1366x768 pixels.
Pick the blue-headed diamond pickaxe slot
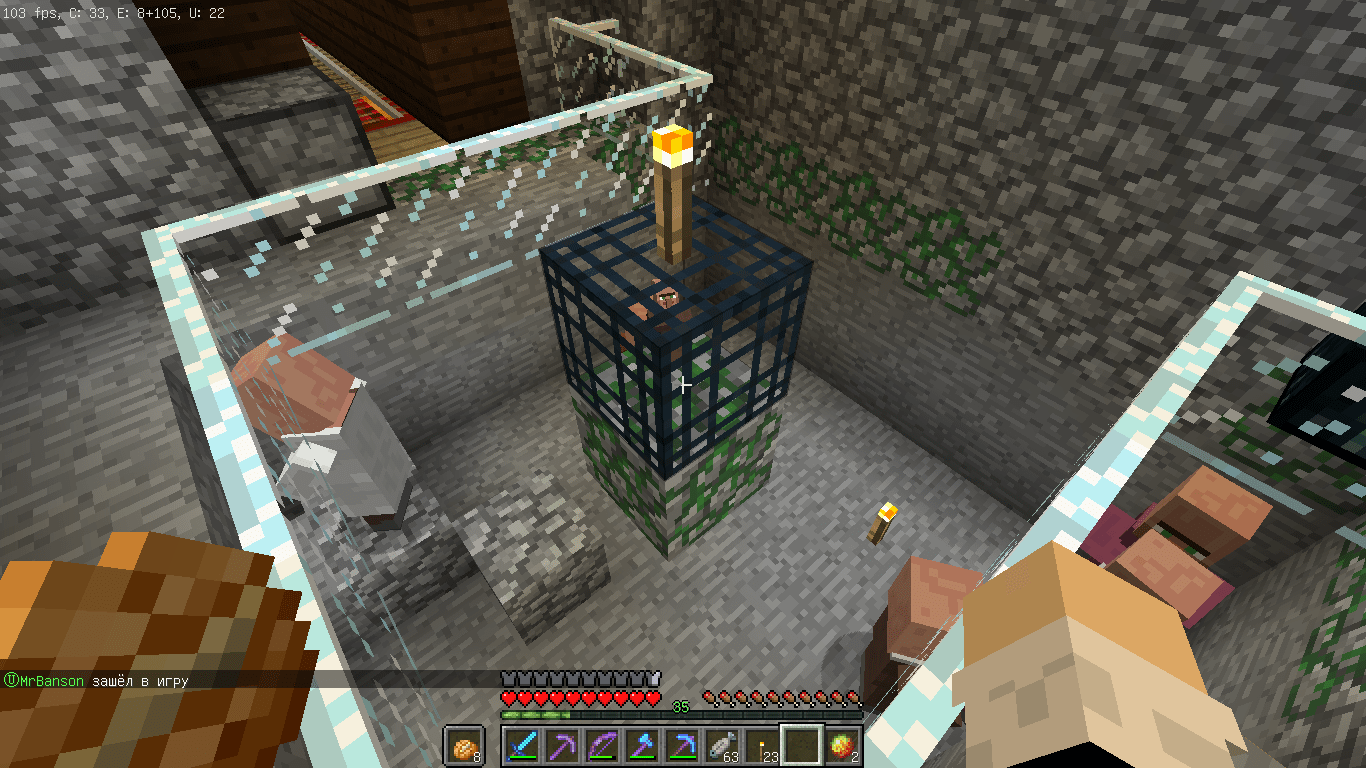682,746
